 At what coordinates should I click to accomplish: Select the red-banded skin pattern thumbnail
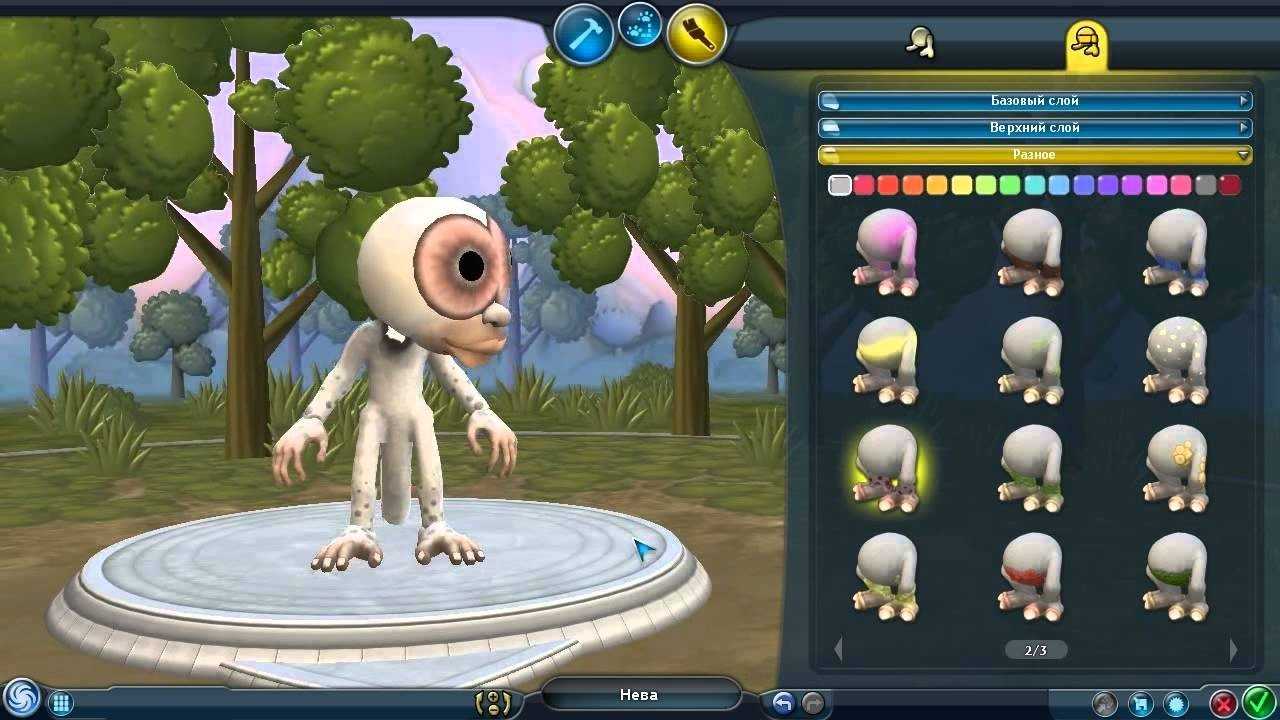click(1031, 575)
